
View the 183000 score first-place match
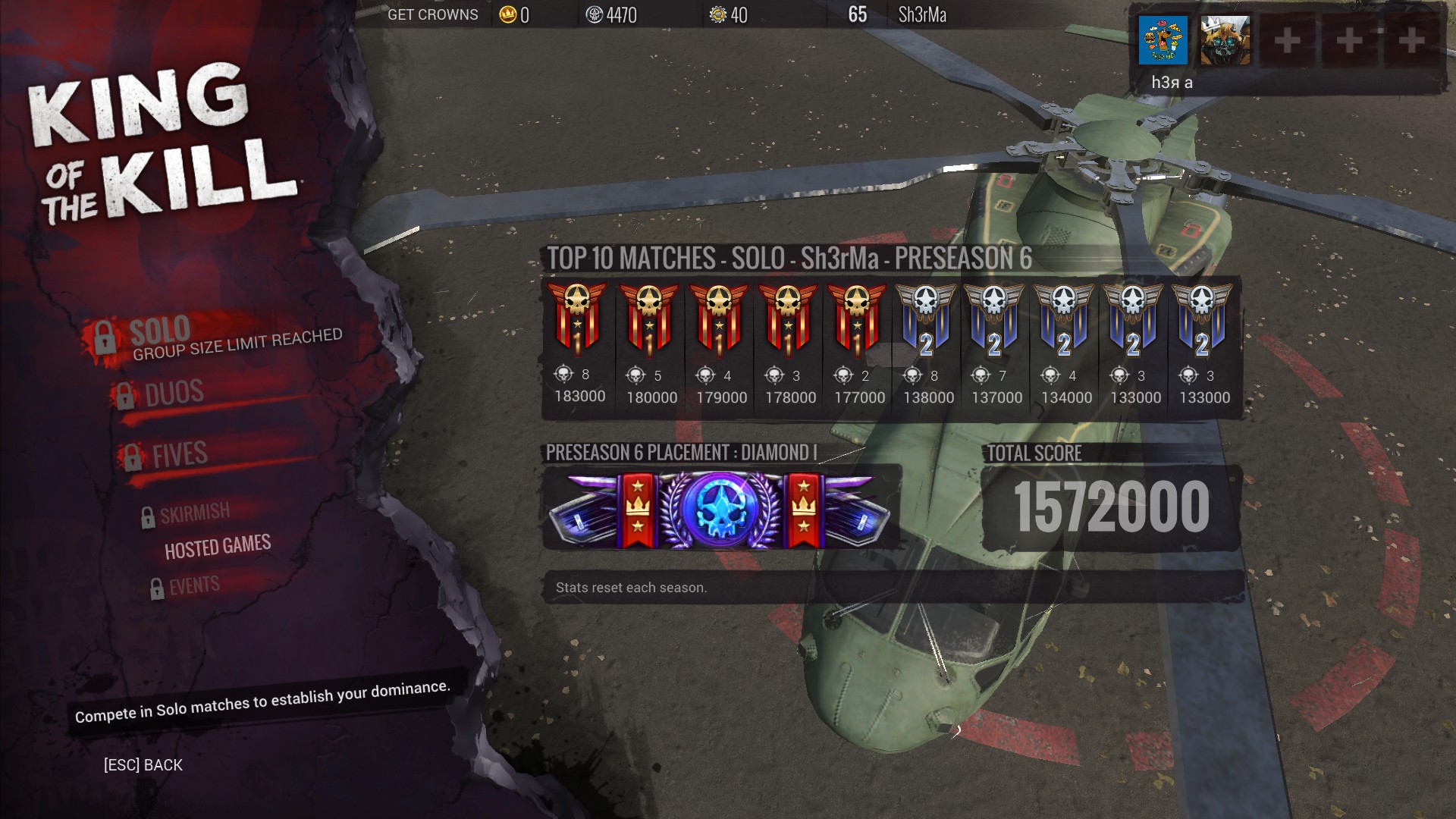tap(579, 318)
